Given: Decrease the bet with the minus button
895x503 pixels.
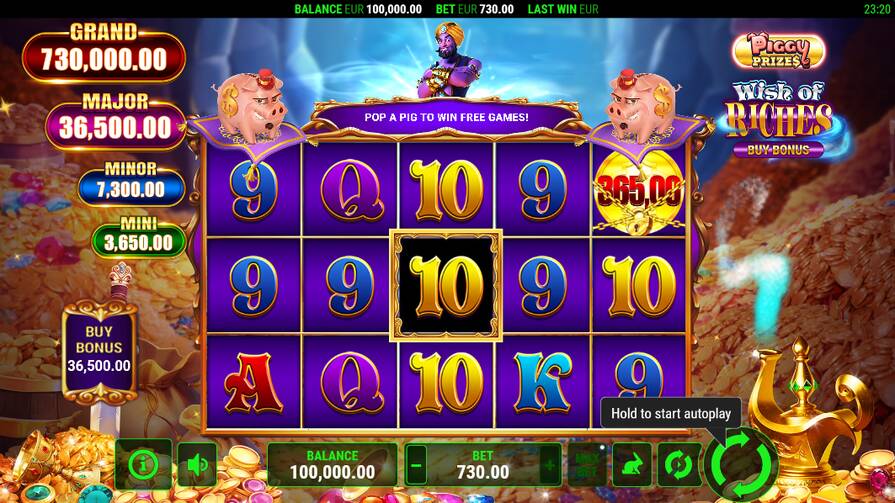Looking at the screenshot, I should pos(416,465).
